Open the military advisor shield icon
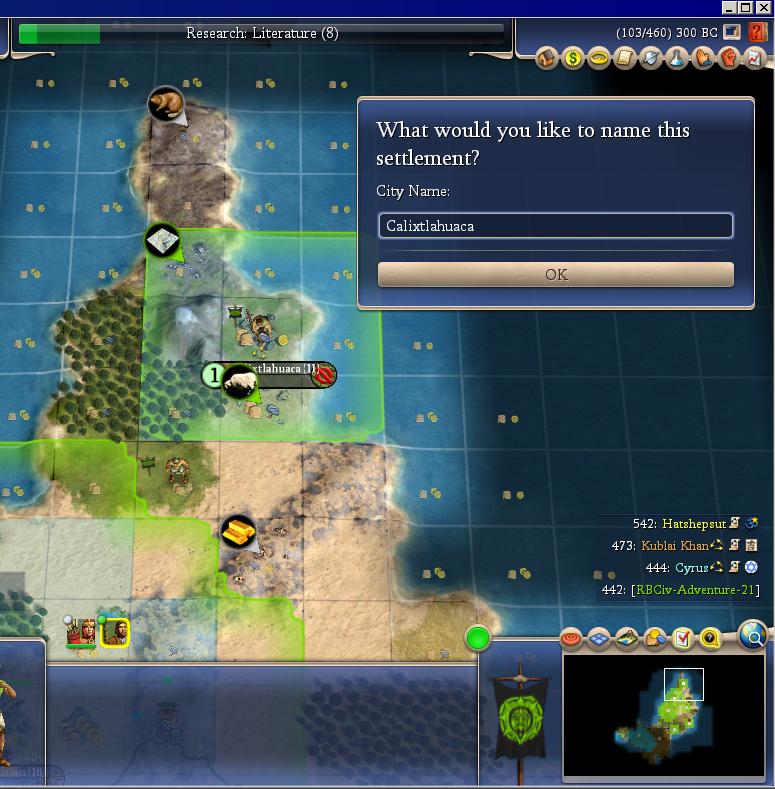This screenshot has height=789, width=775. click(651, 58)
